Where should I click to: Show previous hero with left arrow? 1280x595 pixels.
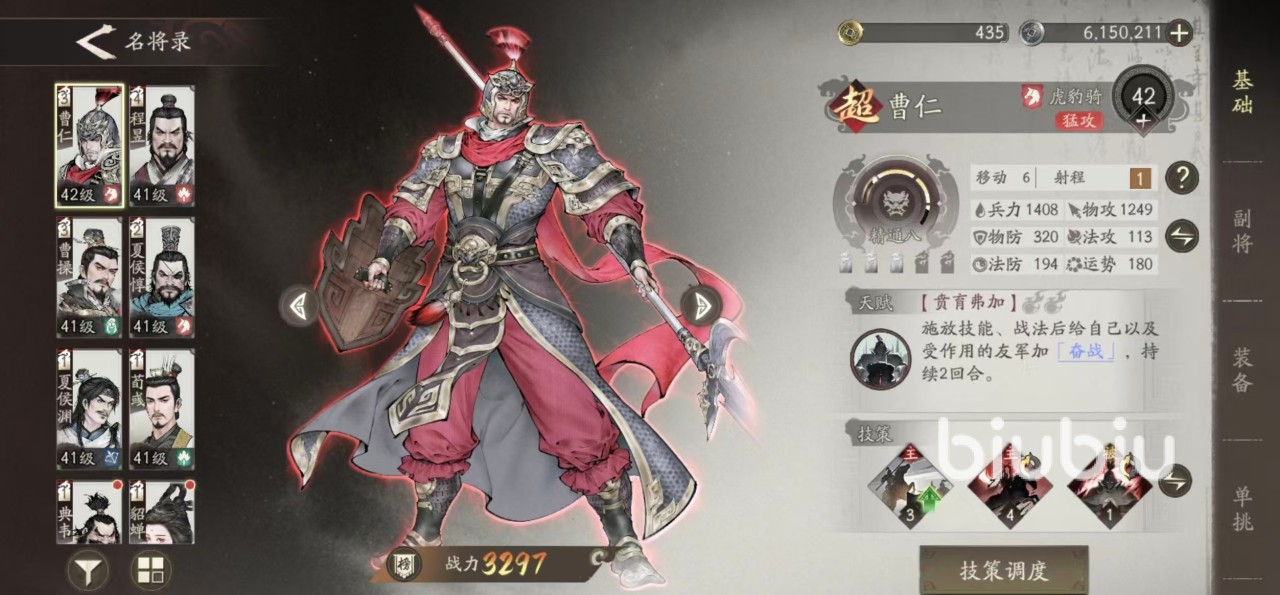coord(298,305)
